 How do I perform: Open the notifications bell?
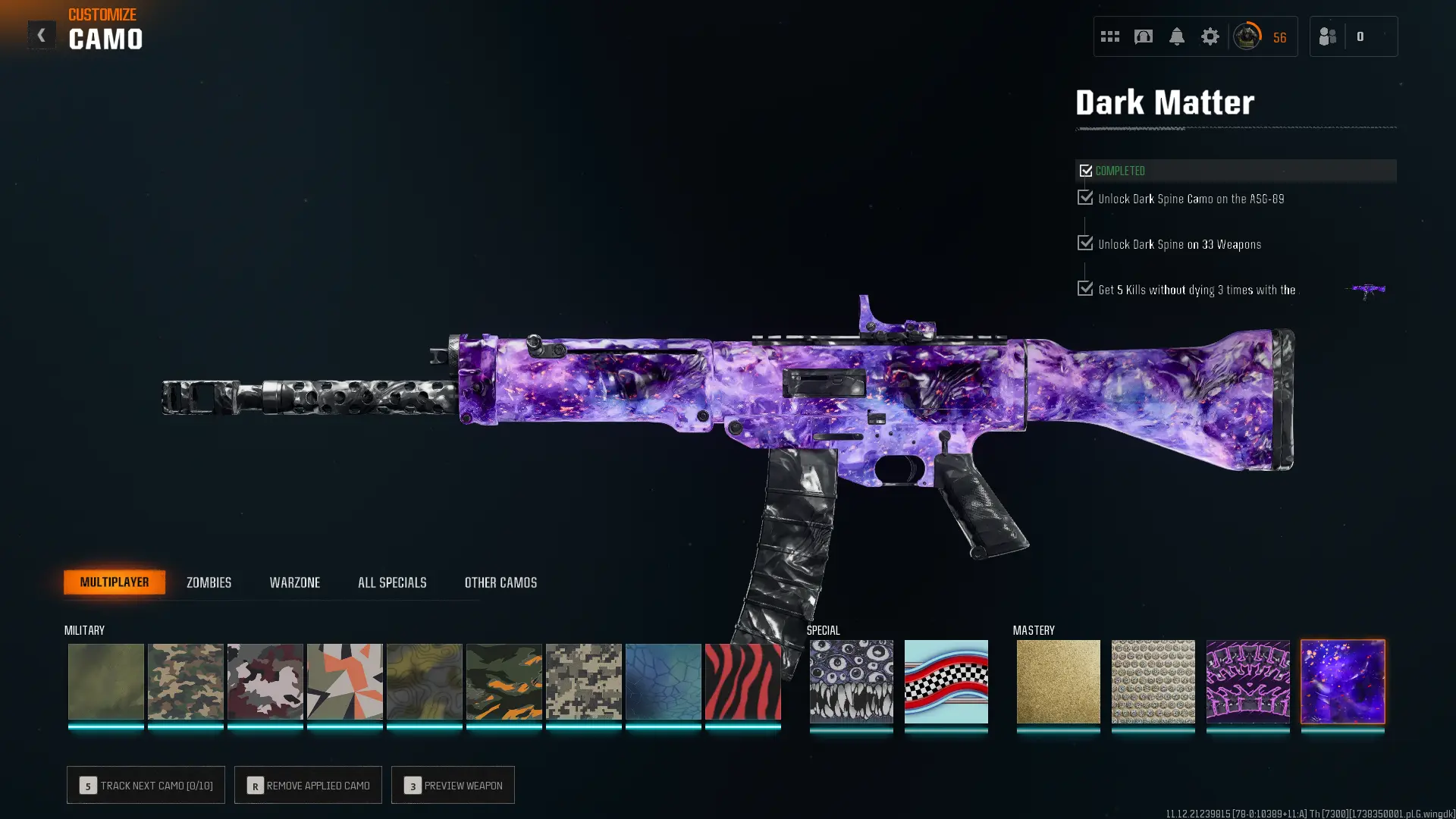click(1178, 36)
